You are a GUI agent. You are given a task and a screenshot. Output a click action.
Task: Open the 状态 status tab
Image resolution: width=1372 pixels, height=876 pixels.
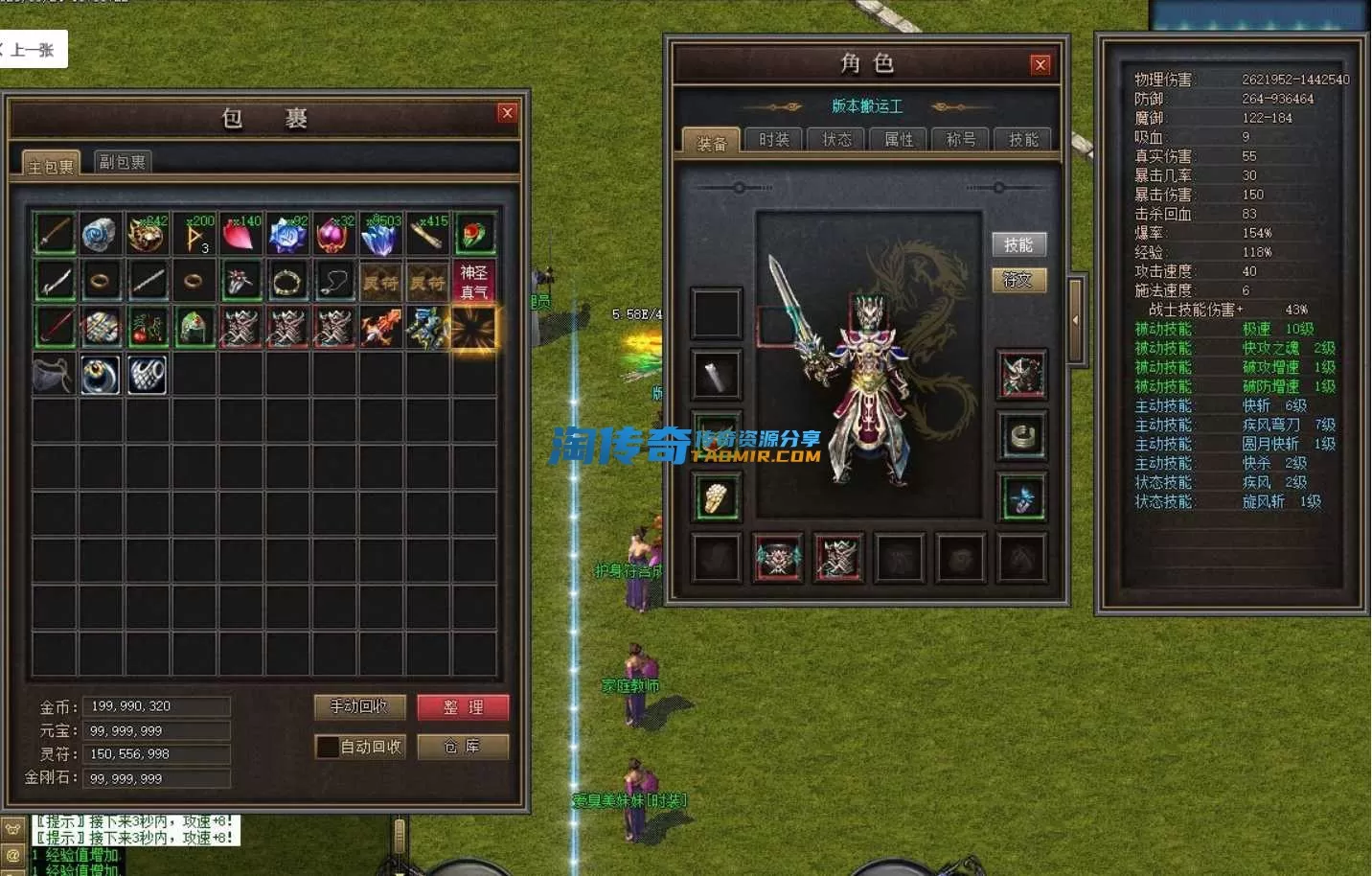(x=836, y=140)
